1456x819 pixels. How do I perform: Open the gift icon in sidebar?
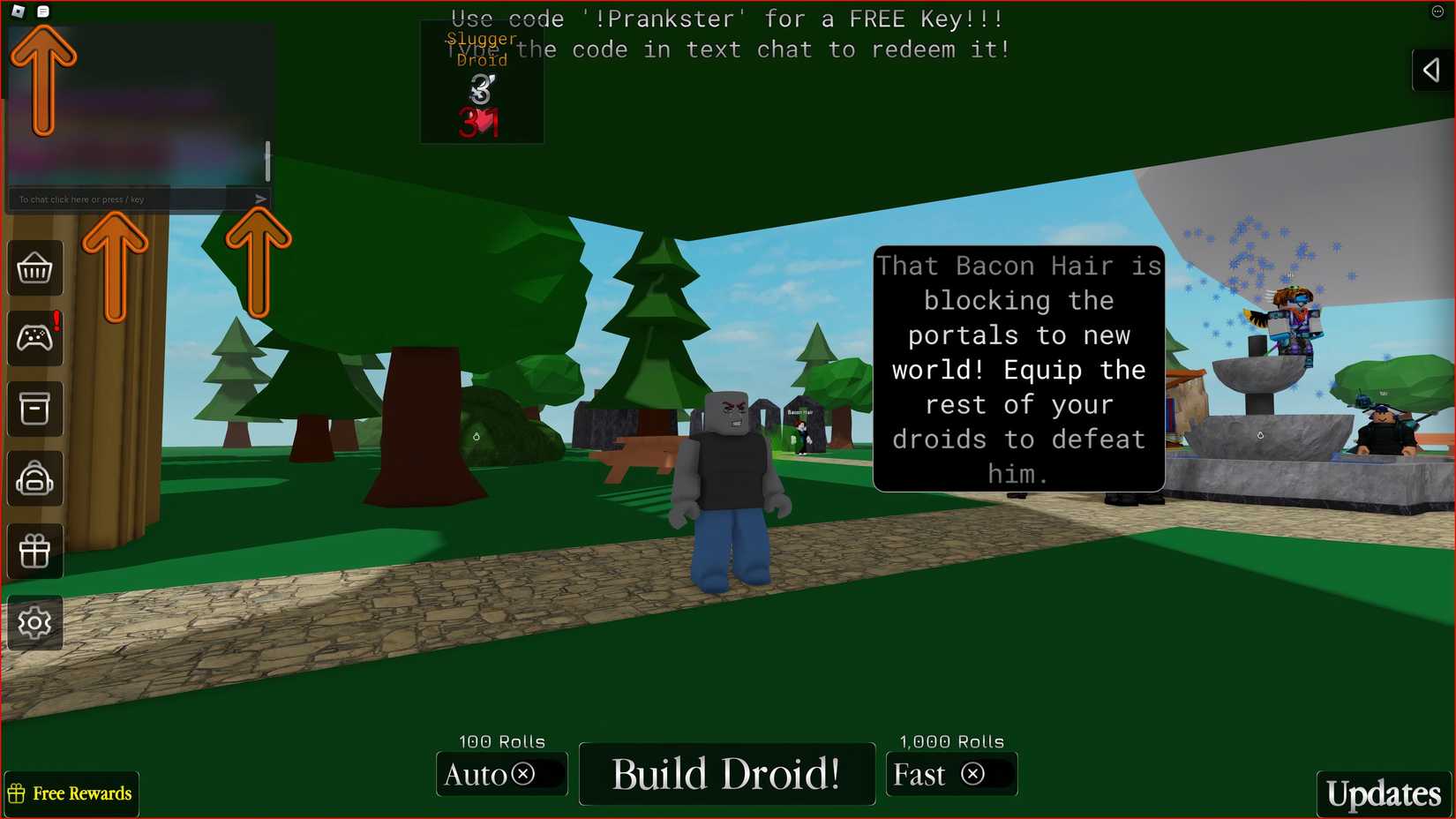pos(35,550)
